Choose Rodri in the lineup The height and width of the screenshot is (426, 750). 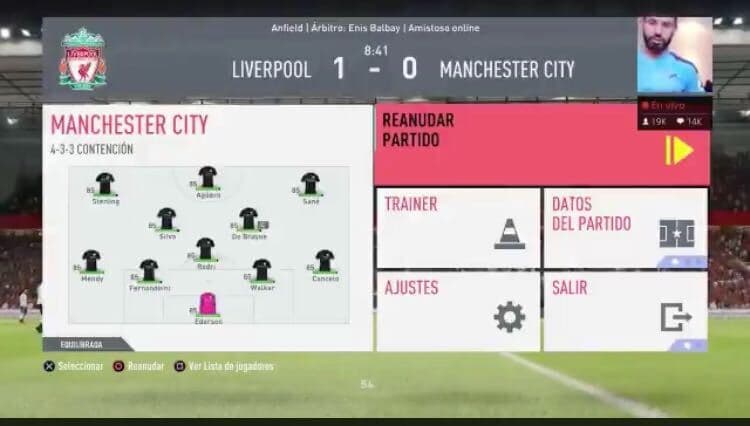point(205,249)
